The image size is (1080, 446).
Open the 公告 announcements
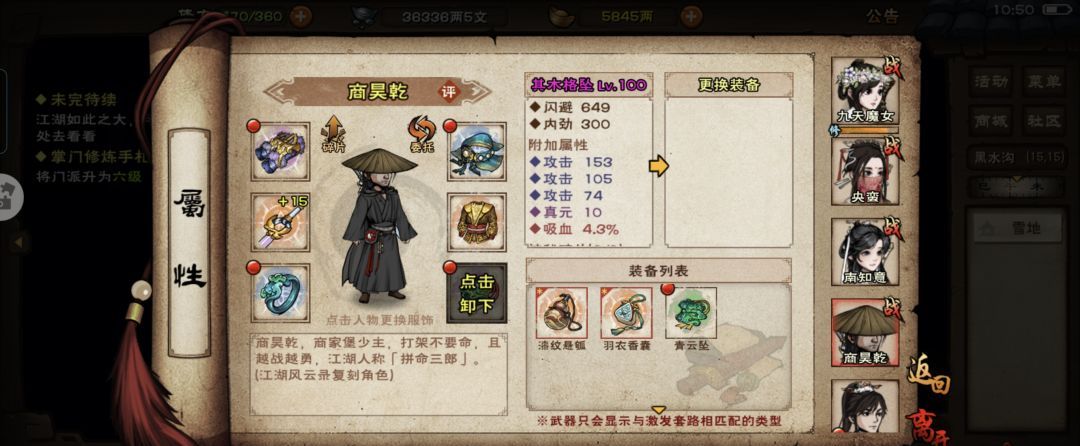(x=882, y=16)
